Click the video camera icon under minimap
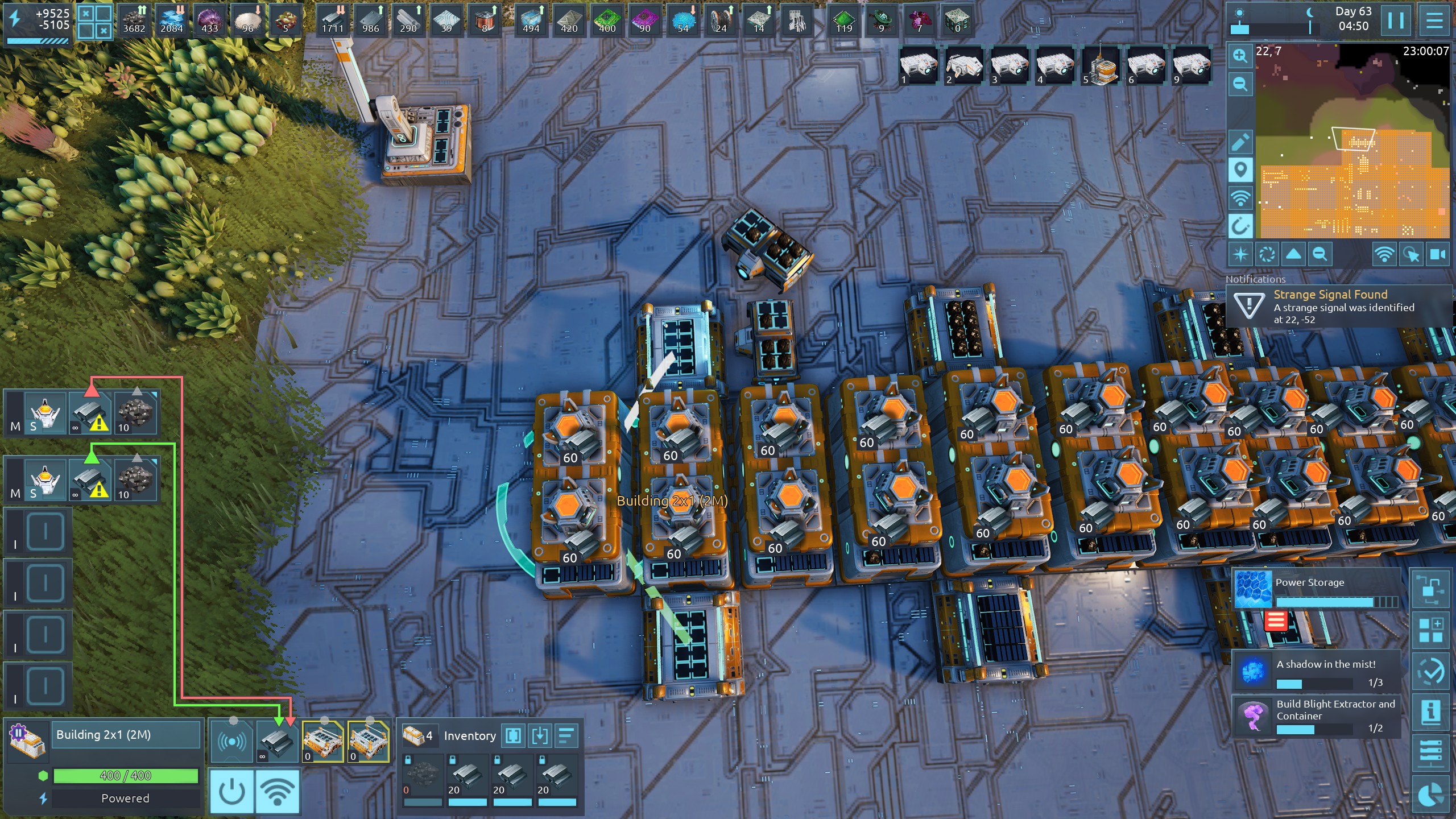This screenshot has width=1456, height=819. click(1438, 254)
